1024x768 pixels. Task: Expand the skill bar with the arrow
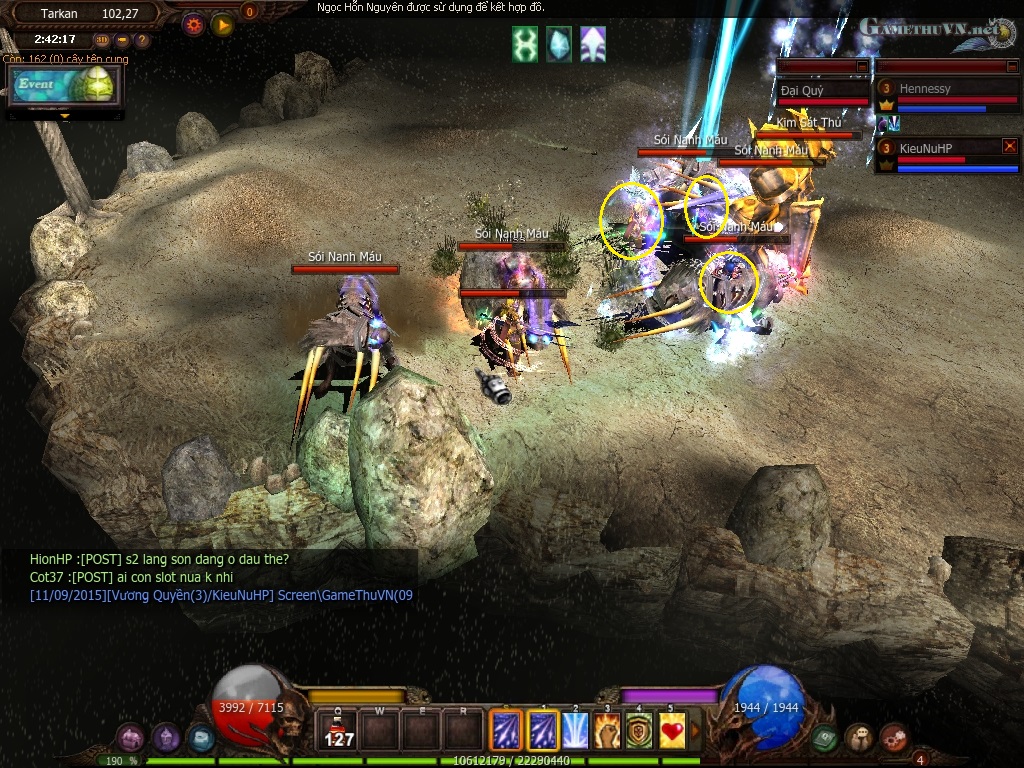[x=695, y=730]
